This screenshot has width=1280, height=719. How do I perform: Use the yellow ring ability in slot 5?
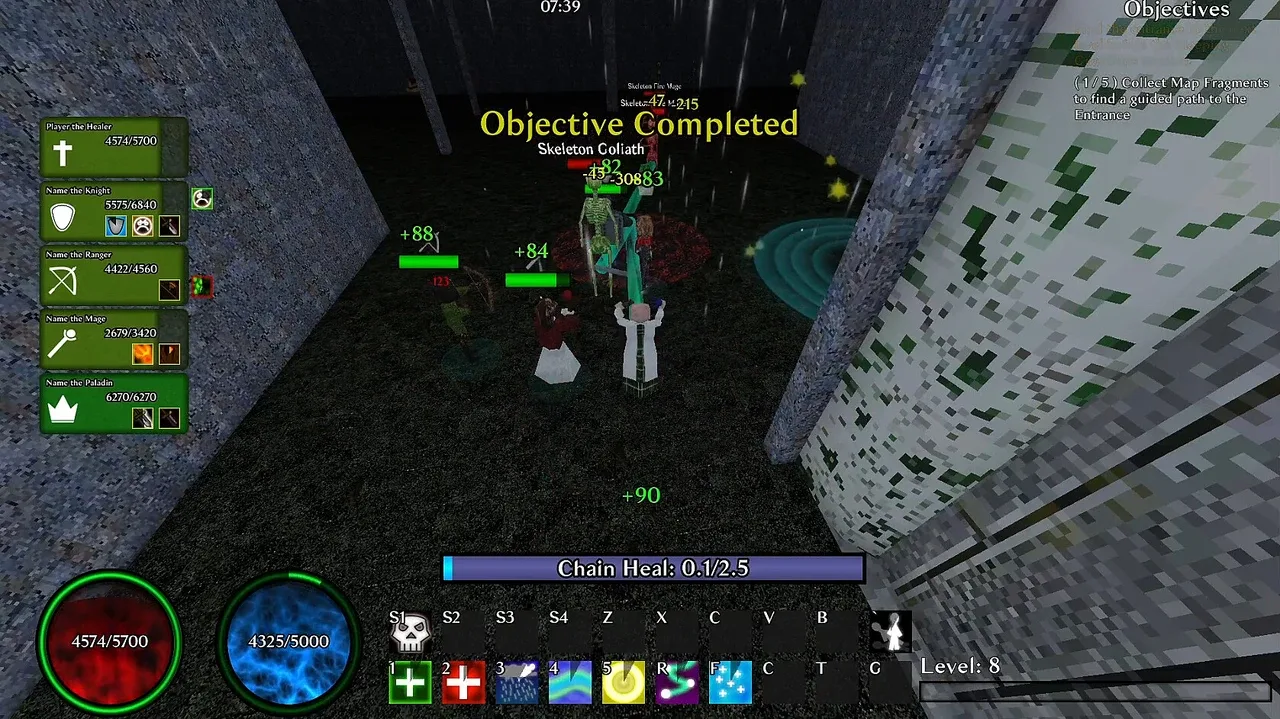click(x=624, y=683)
